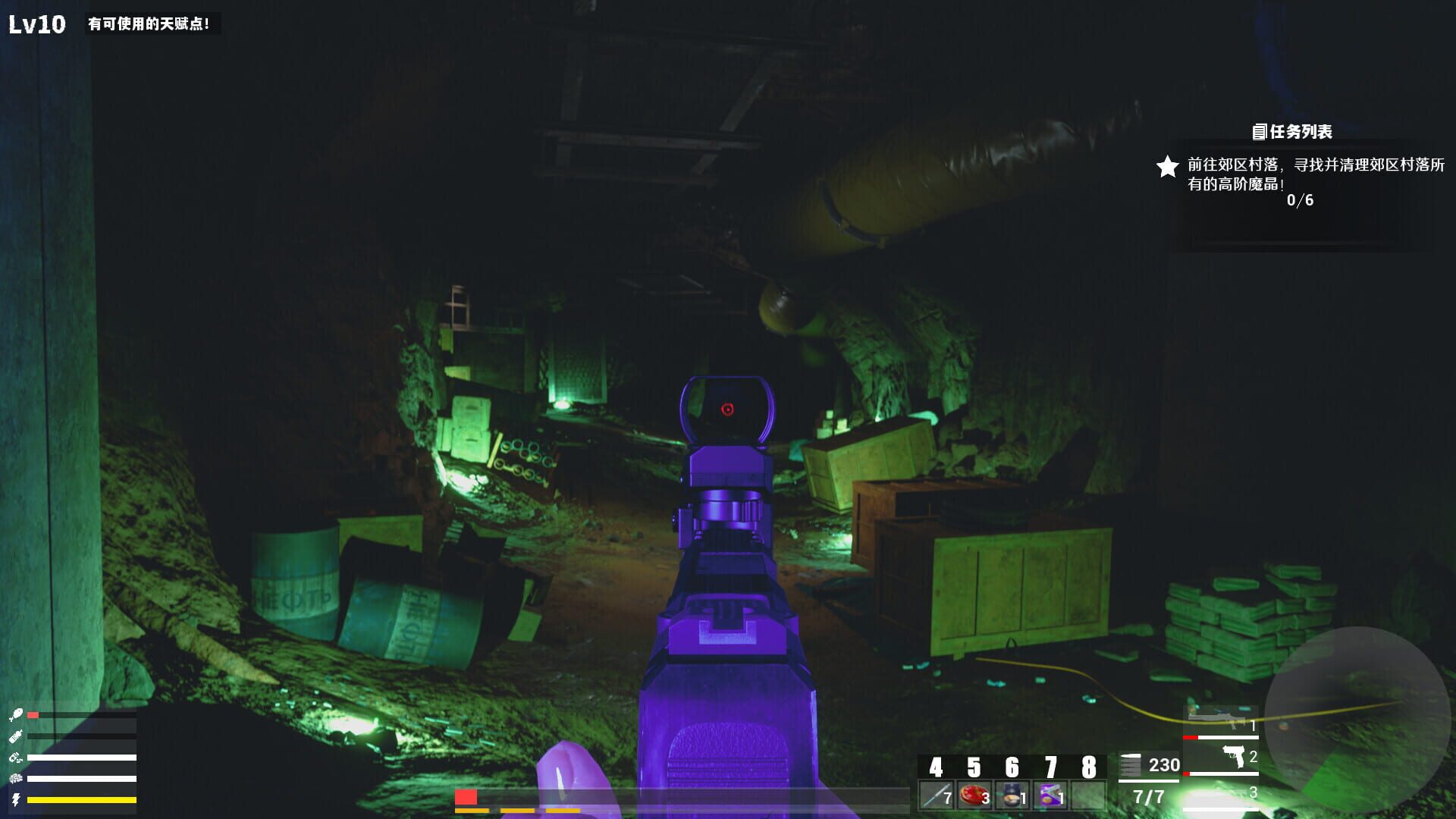The width and height of the screenshot is (1456, 819).
Task: Click the brain sanity icon
Action: (15, 778)
